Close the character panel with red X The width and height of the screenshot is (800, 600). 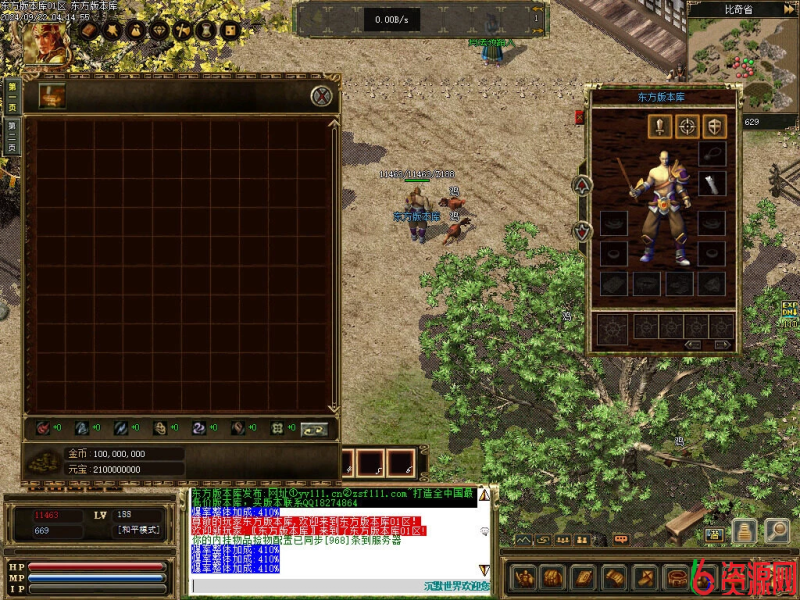pyautogui.click(x=579, y=117)
